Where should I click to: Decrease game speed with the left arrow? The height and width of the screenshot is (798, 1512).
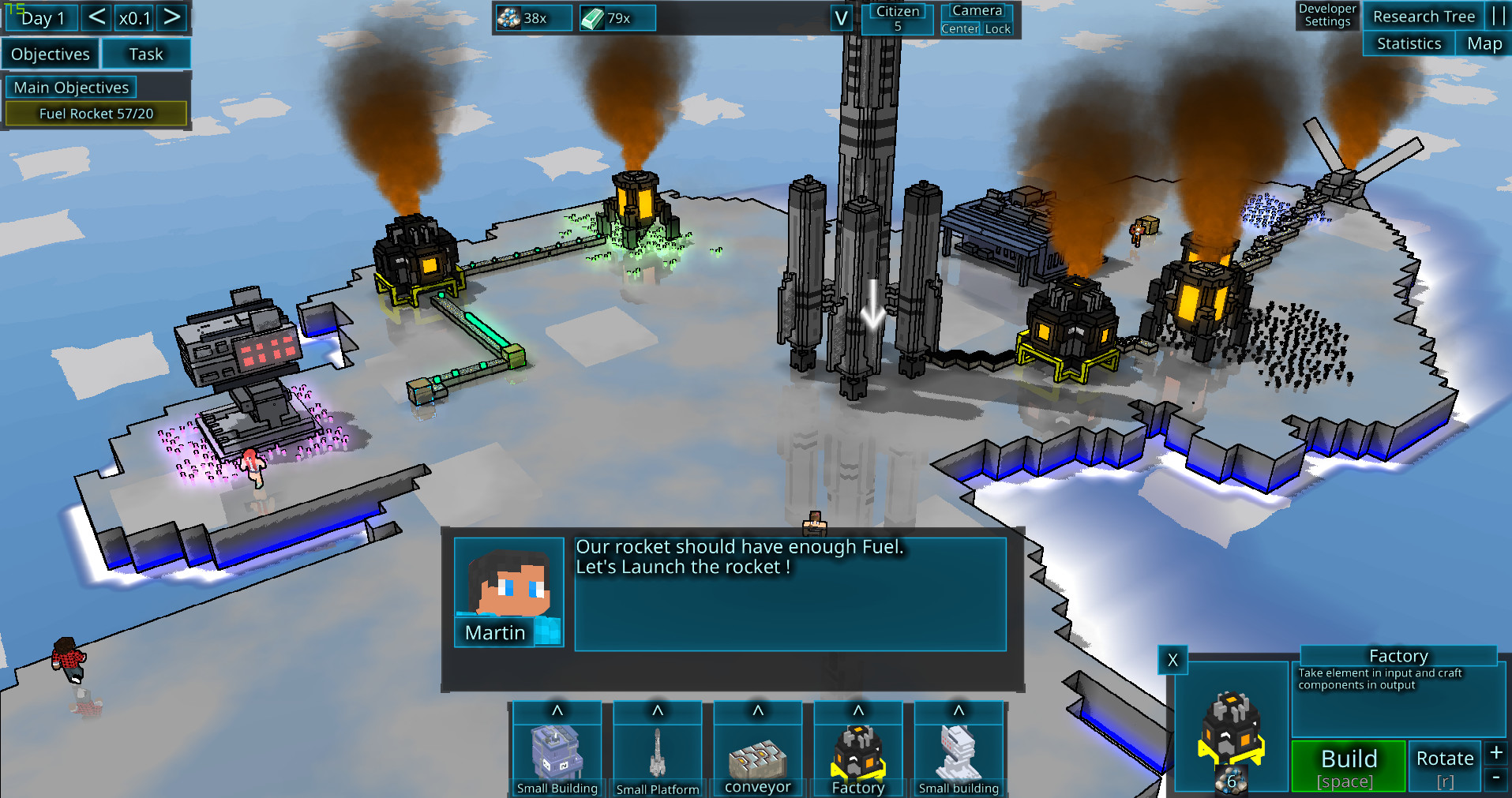point(96,17)
